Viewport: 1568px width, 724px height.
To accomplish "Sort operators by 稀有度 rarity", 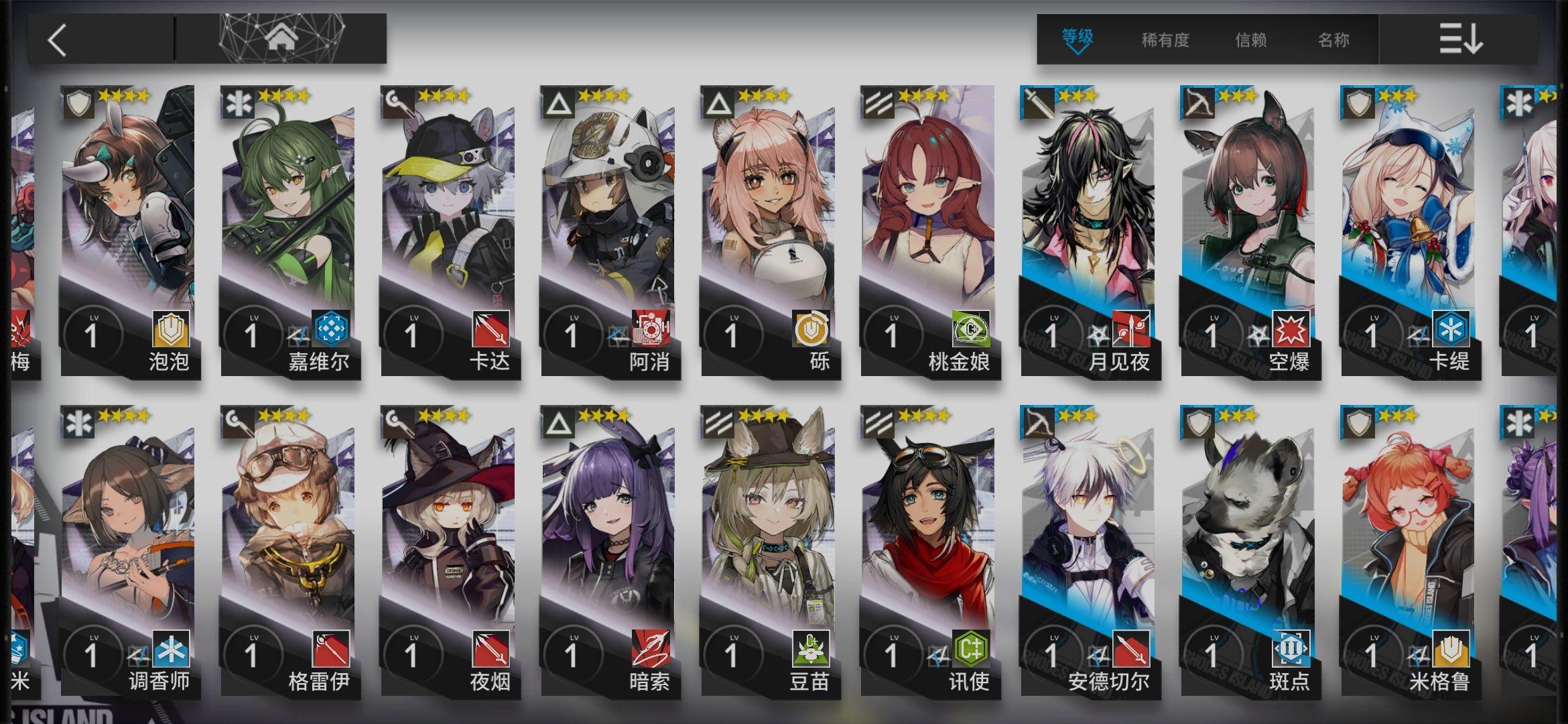I will [x=1165, y=40].
